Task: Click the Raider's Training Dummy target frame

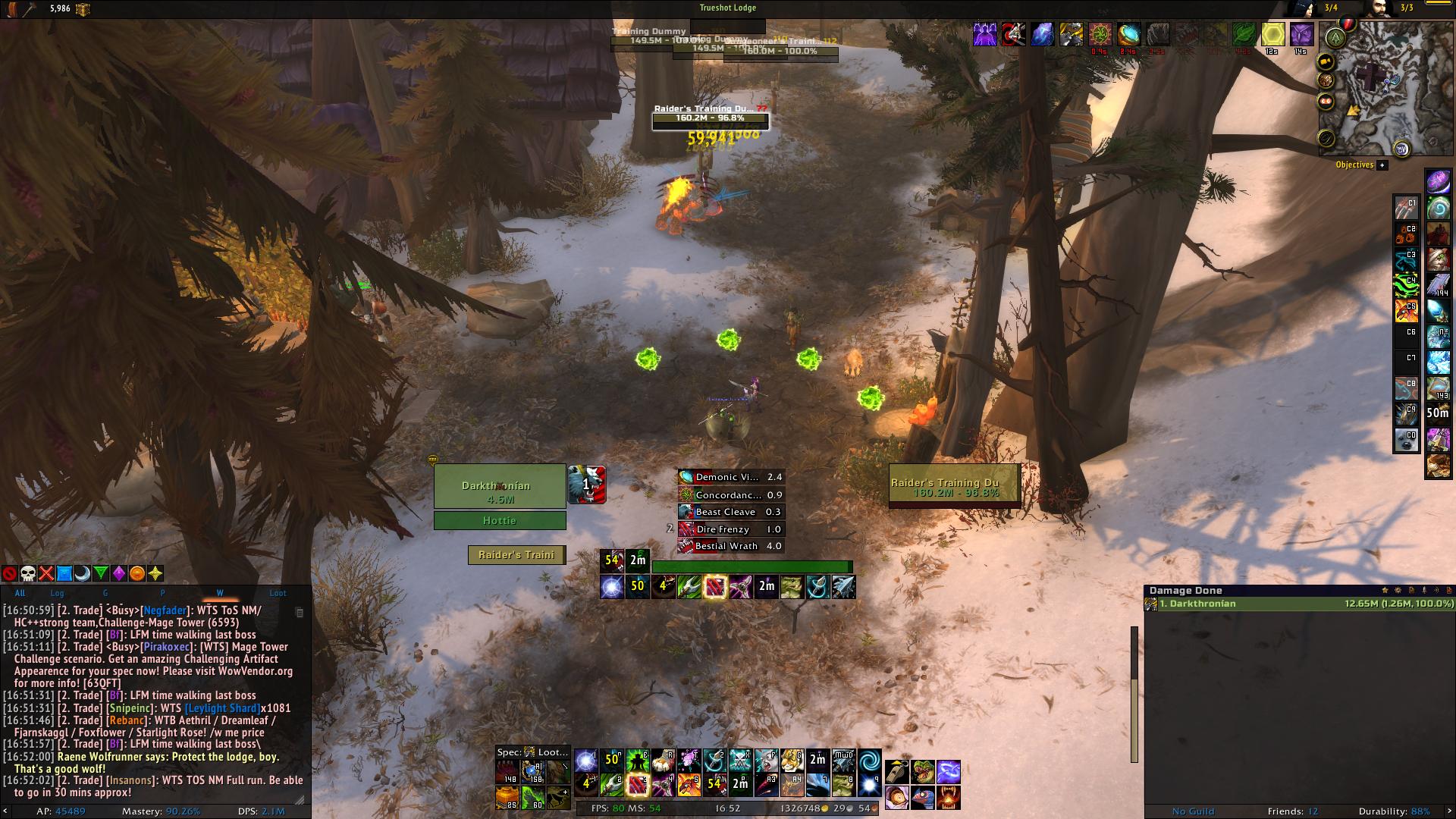Action: pos(954,486)
